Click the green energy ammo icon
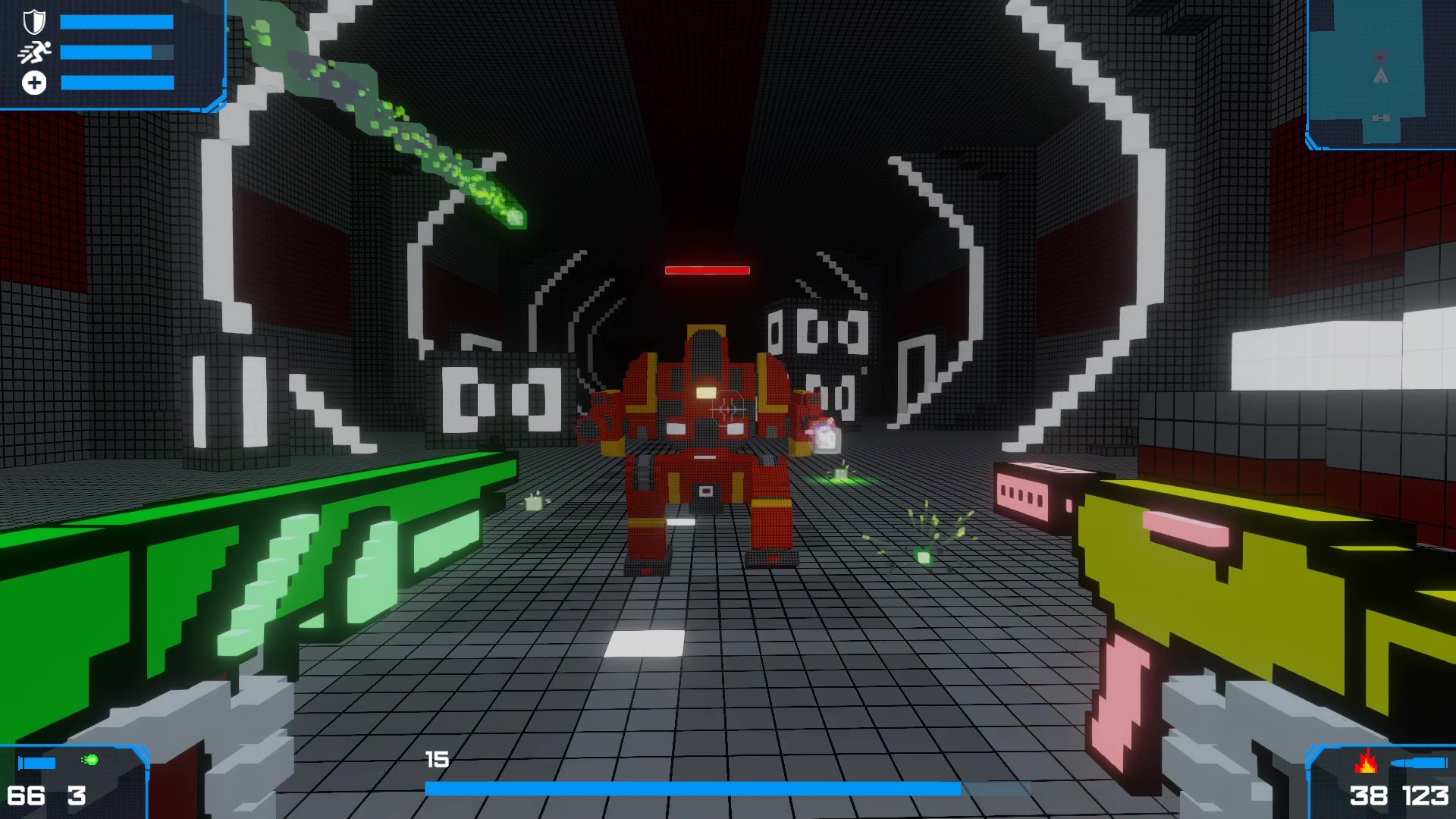The width and height of the screenshot is (1456, 819). click(89, 759)
